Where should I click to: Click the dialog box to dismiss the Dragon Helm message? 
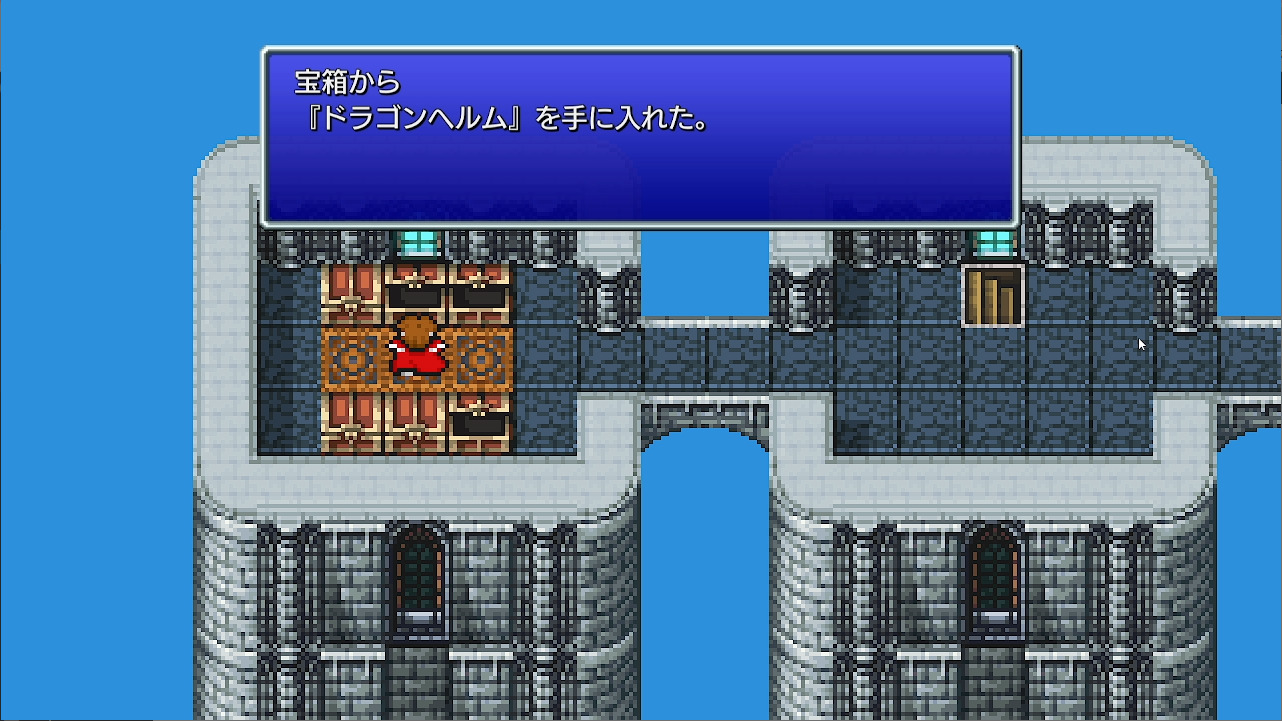[x=640, y=135]
